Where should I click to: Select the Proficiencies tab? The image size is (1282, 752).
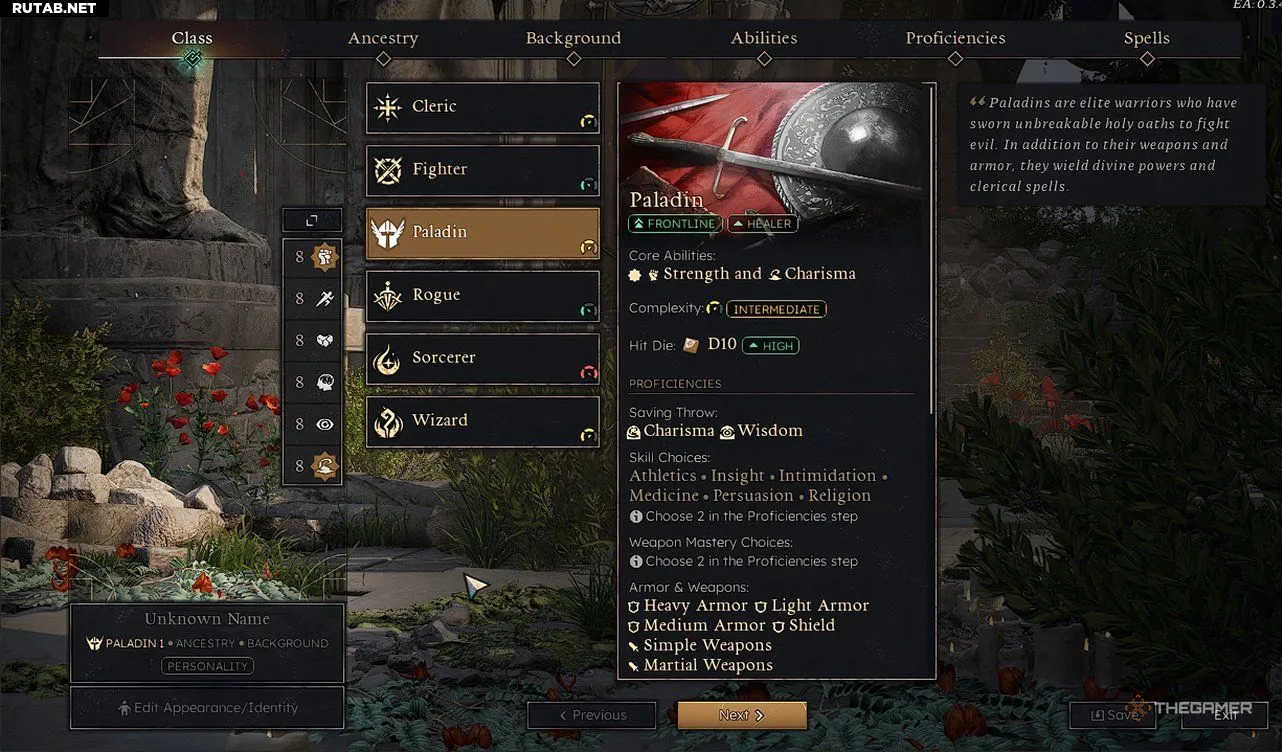click(x=955, y=39)
